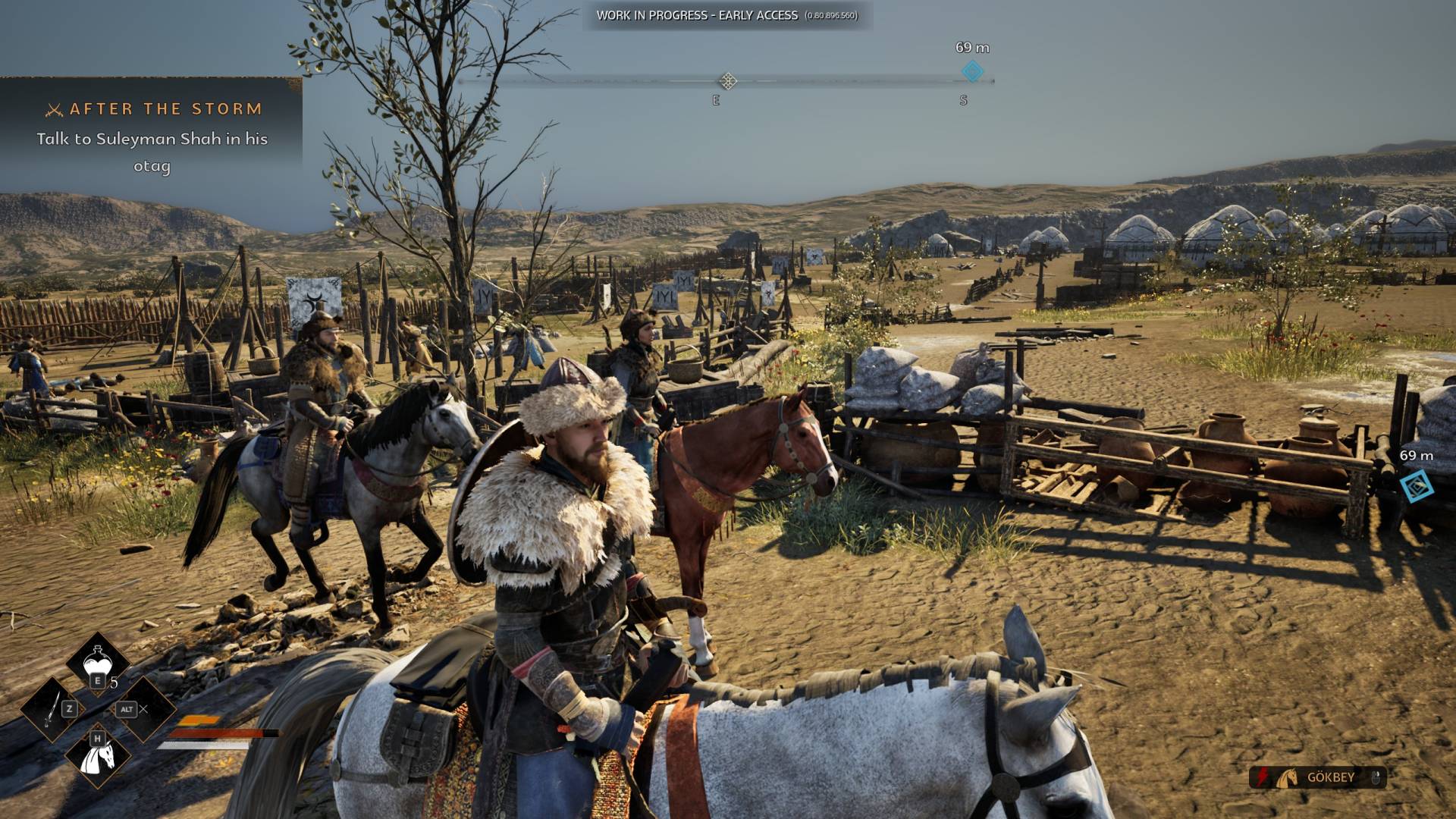The image size is (1456, 819).
Task: Click the blue quest waypoint marked 69 m
Action: (x=1416, y=486)
